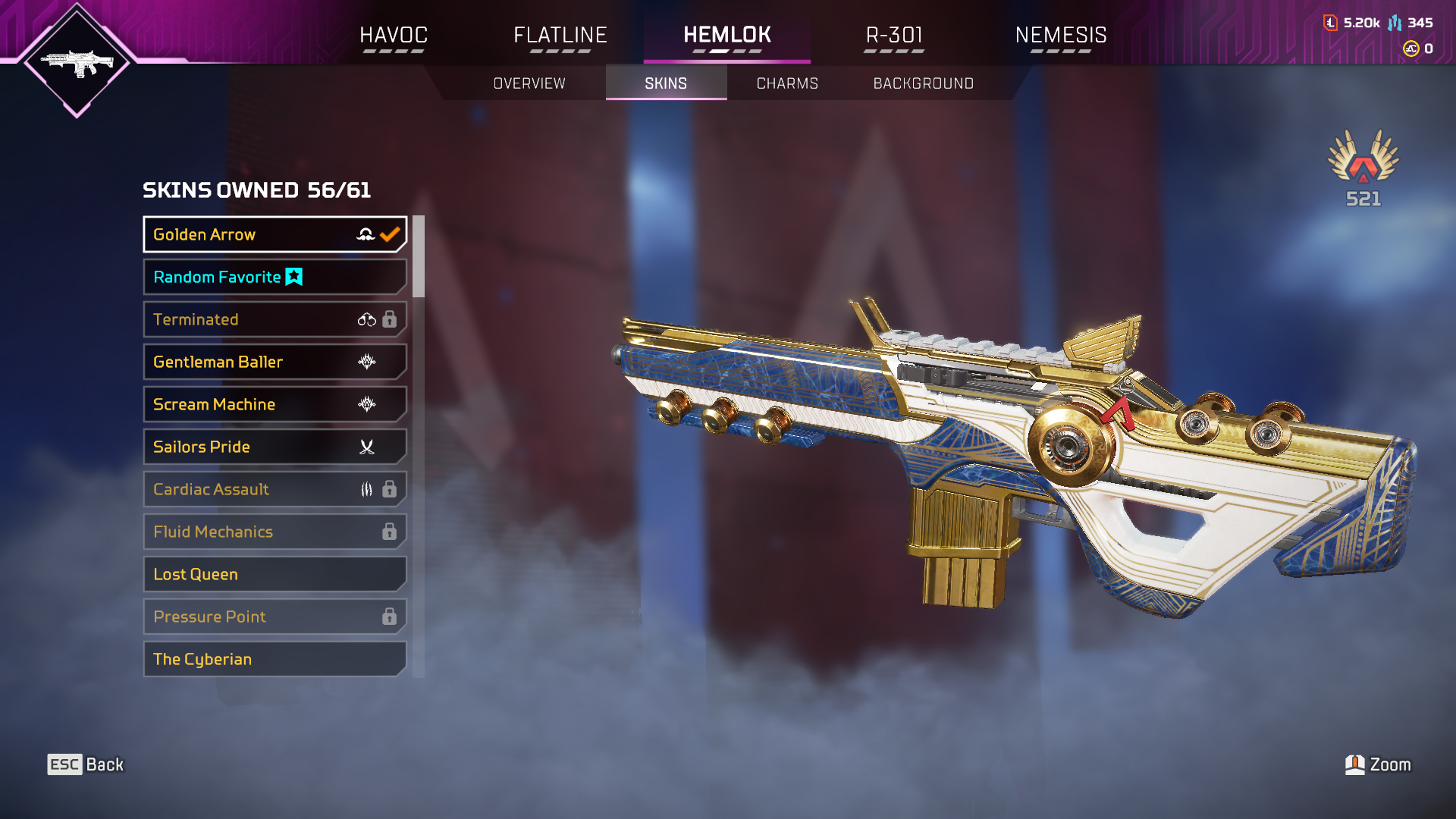This screenshot has width=1456, height=819.
Task: Click the locked Cardiac Assault skin
Action: (275, 489)
